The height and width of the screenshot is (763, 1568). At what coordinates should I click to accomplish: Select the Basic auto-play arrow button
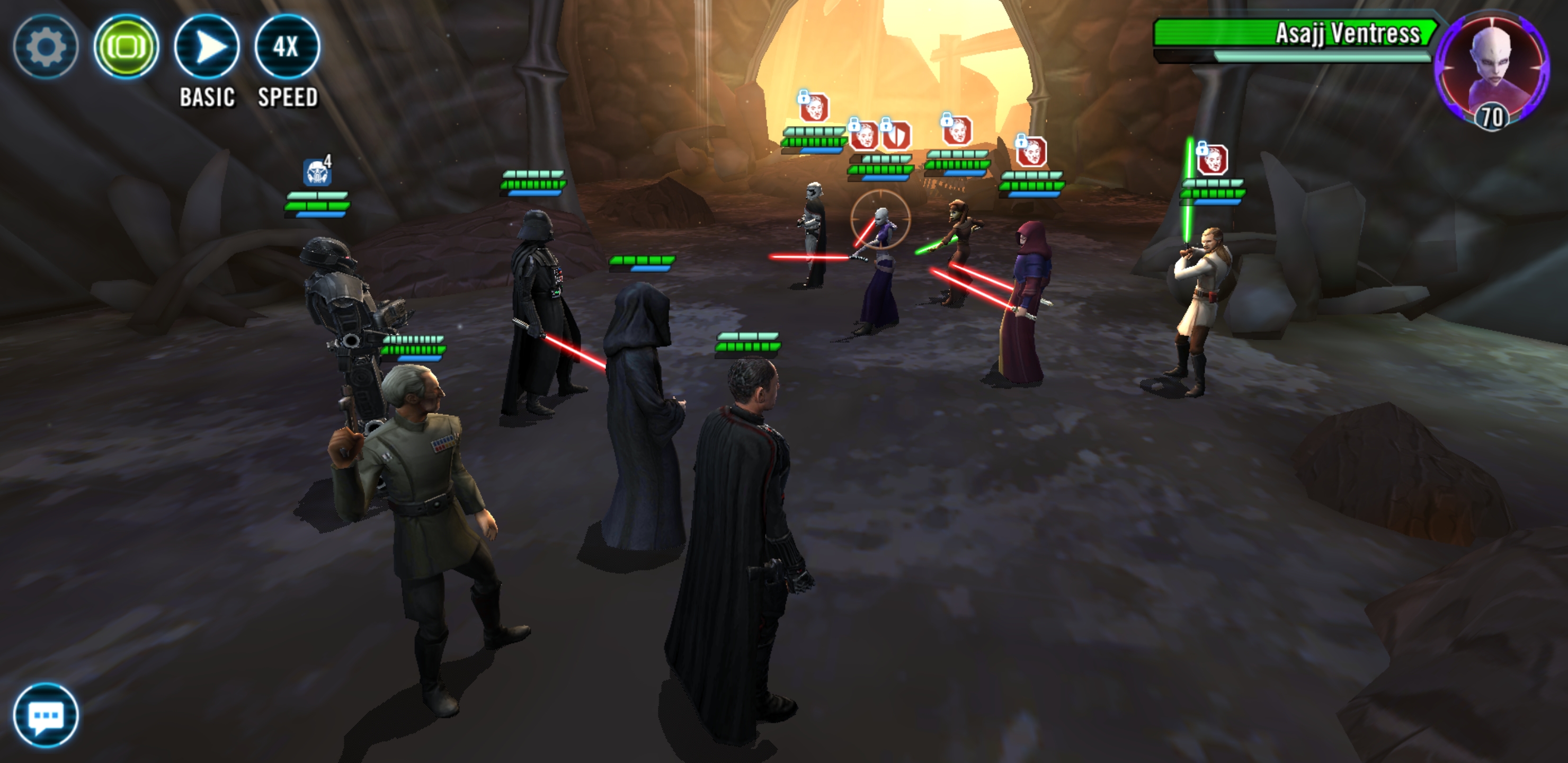click(207, 46)
